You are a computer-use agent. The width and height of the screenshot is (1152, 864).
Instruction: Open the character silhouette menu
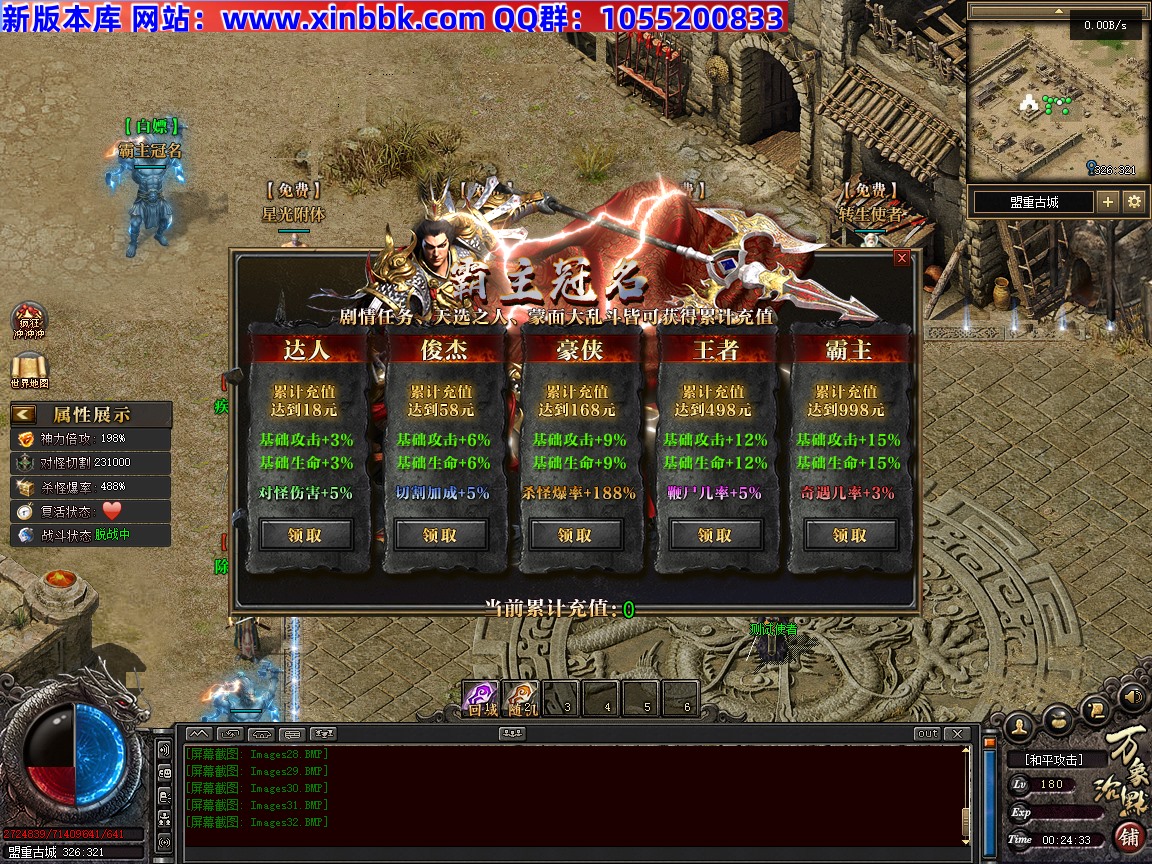(x=1019, y=724)
